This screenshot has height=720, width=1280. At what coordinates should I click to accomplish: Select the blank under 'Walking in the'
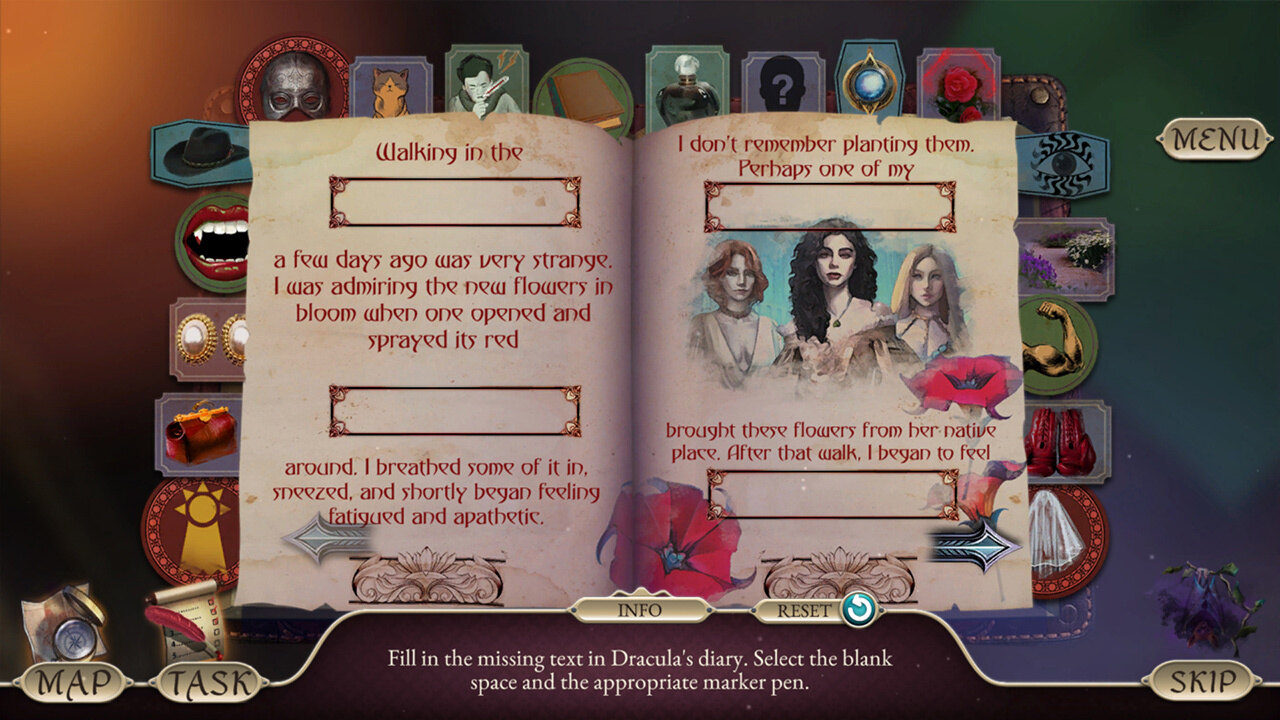point(455,202)
